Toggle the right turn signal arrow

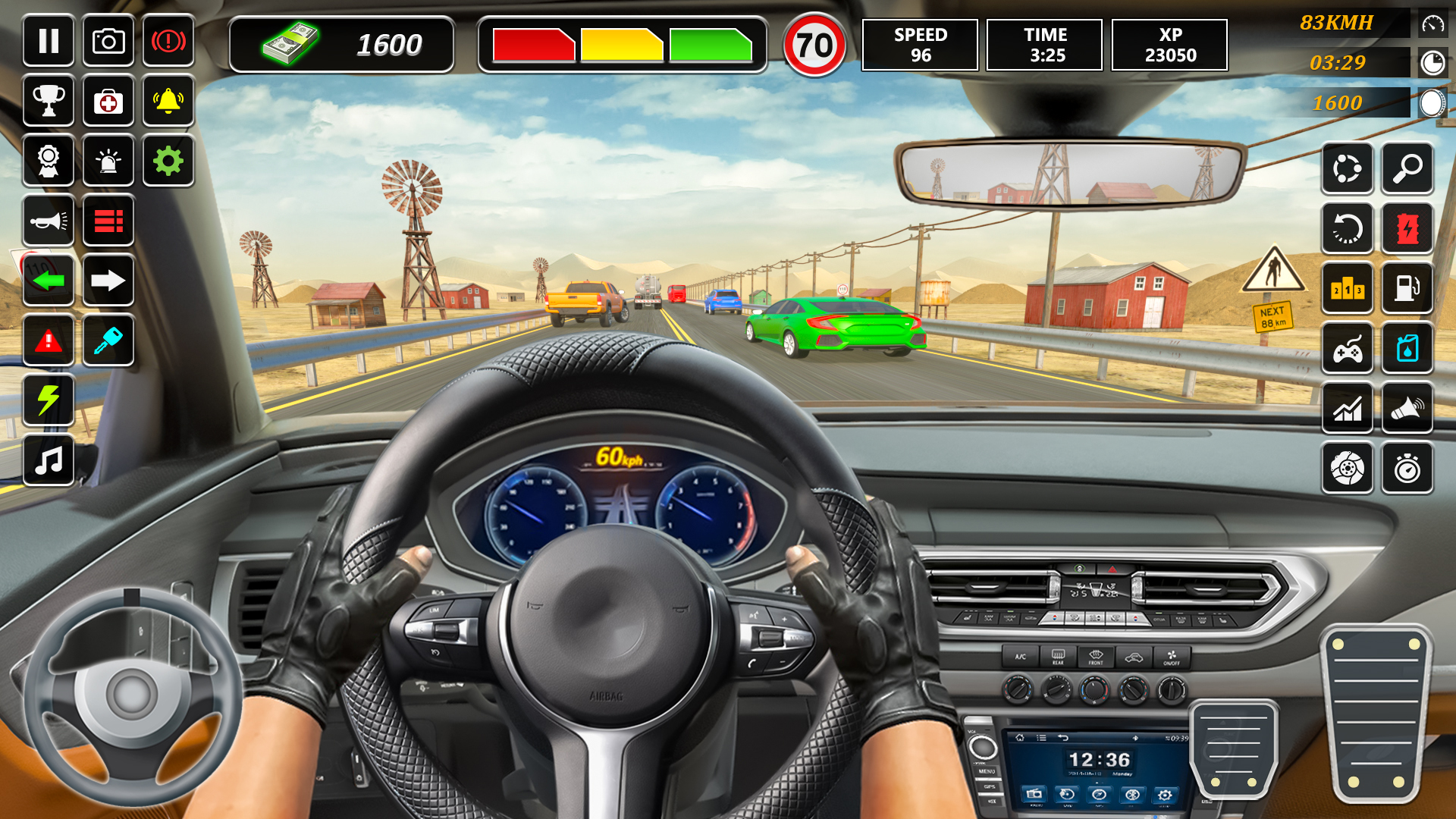(108, 281)
